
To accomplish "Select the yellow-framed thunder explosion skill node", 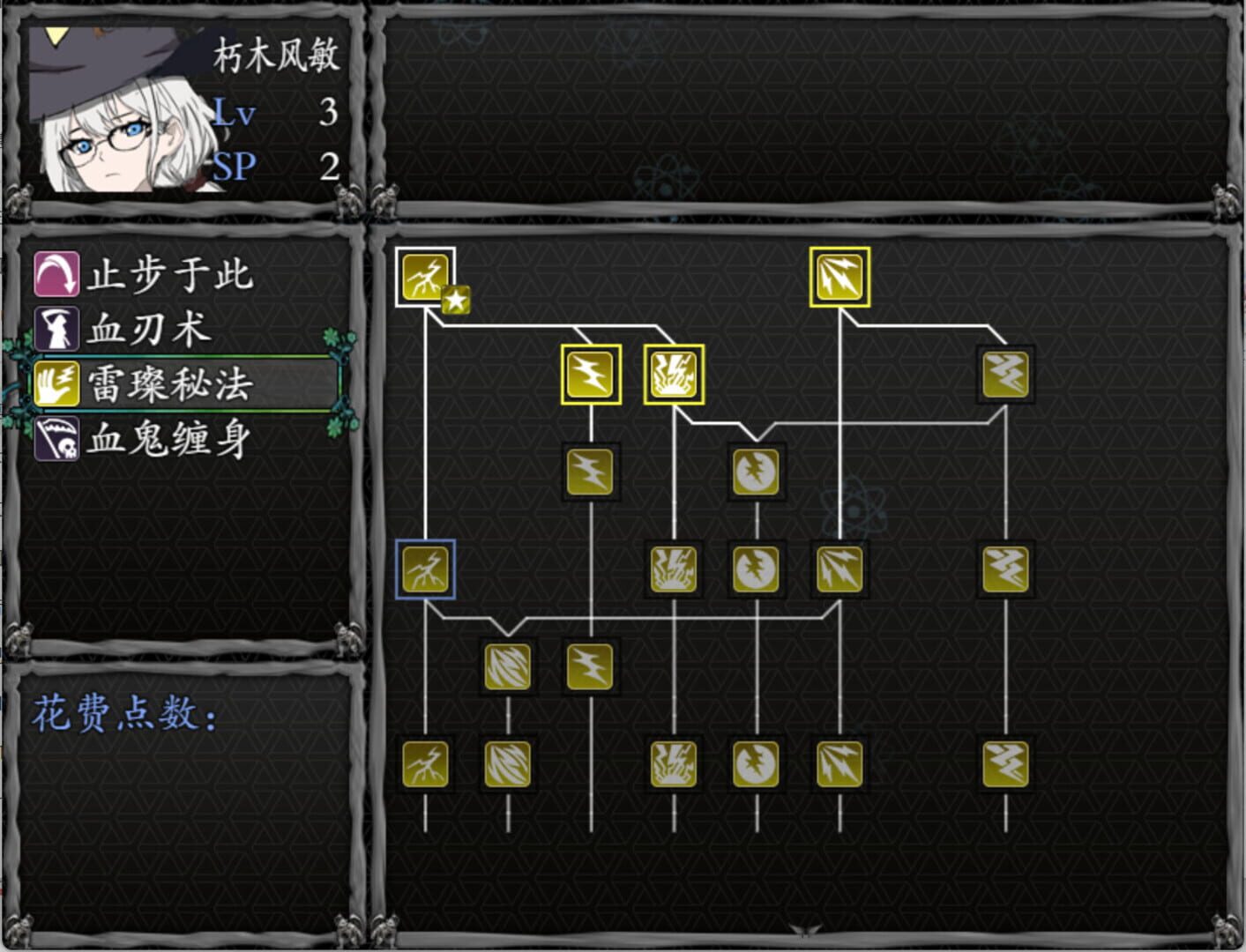I will 673,373.
